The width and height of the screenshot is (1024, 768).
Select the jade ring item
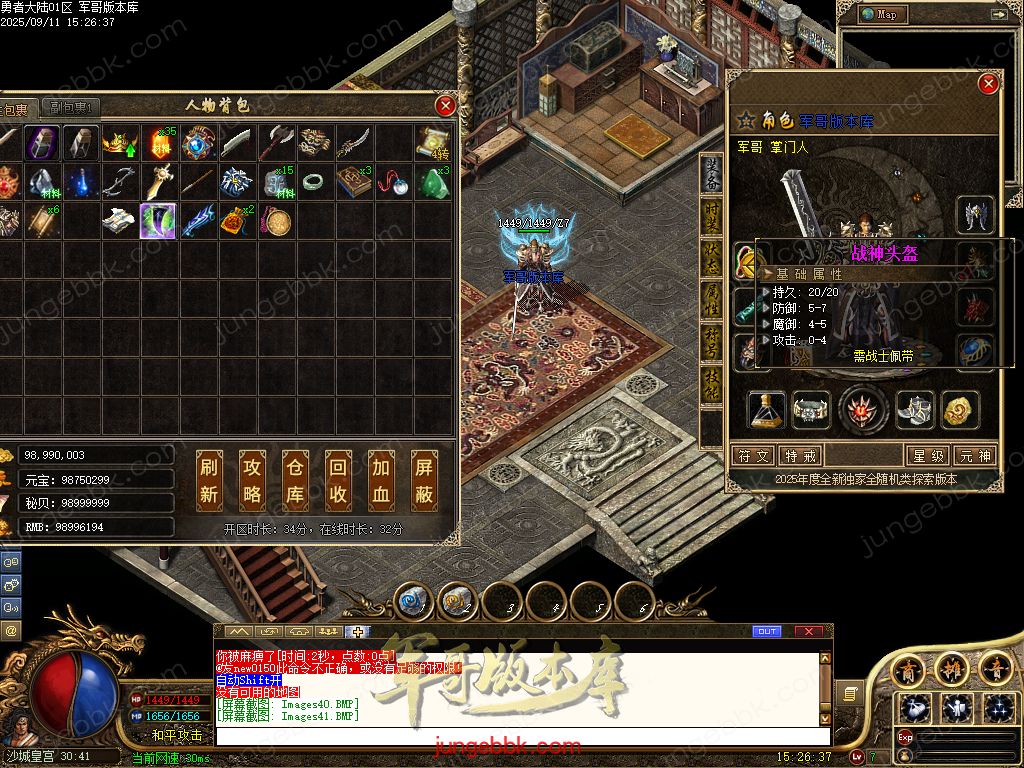coord(313,182)
